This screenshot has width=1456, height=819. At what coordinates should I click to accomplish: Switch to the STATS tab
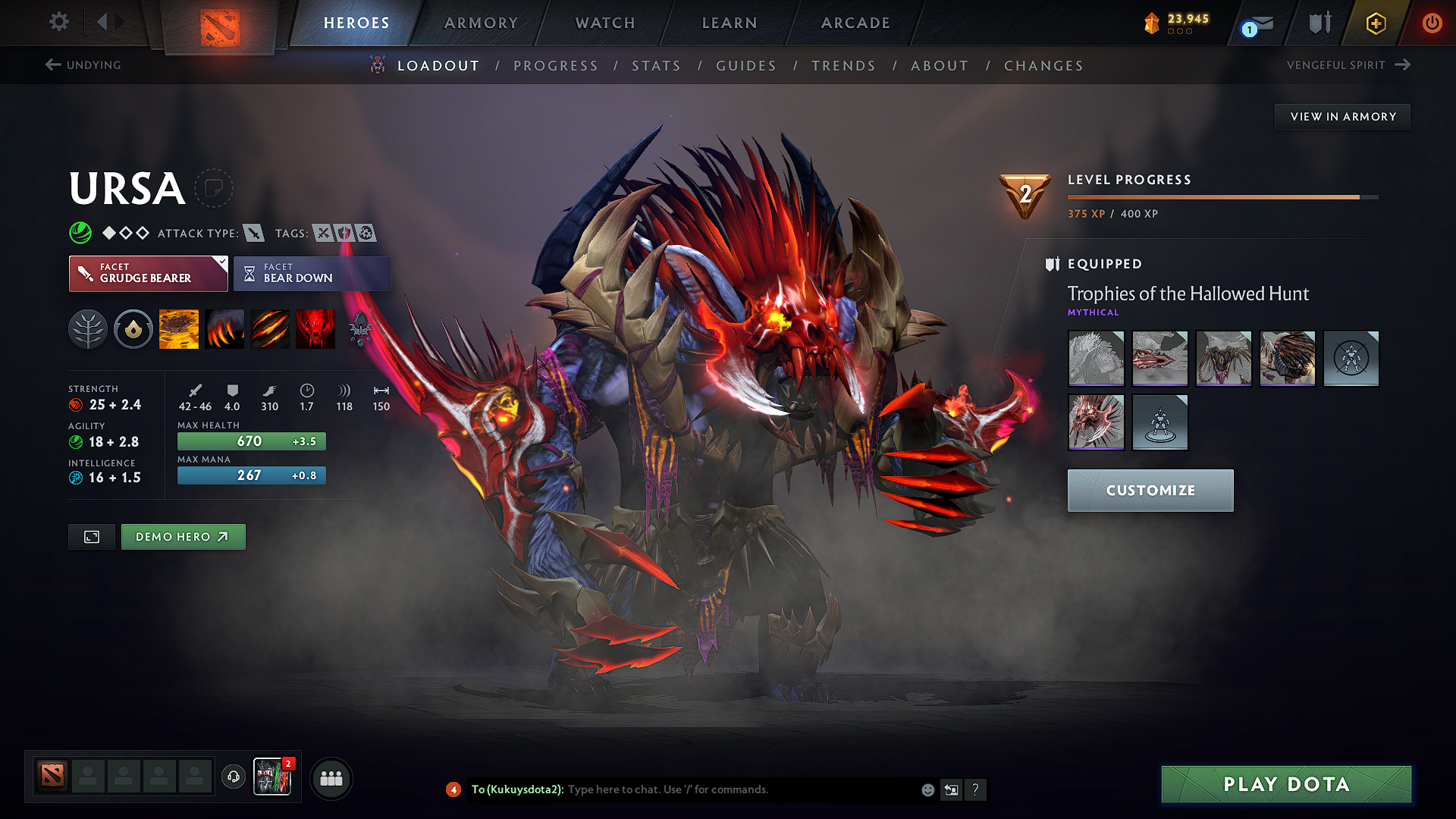coord(656,65)
